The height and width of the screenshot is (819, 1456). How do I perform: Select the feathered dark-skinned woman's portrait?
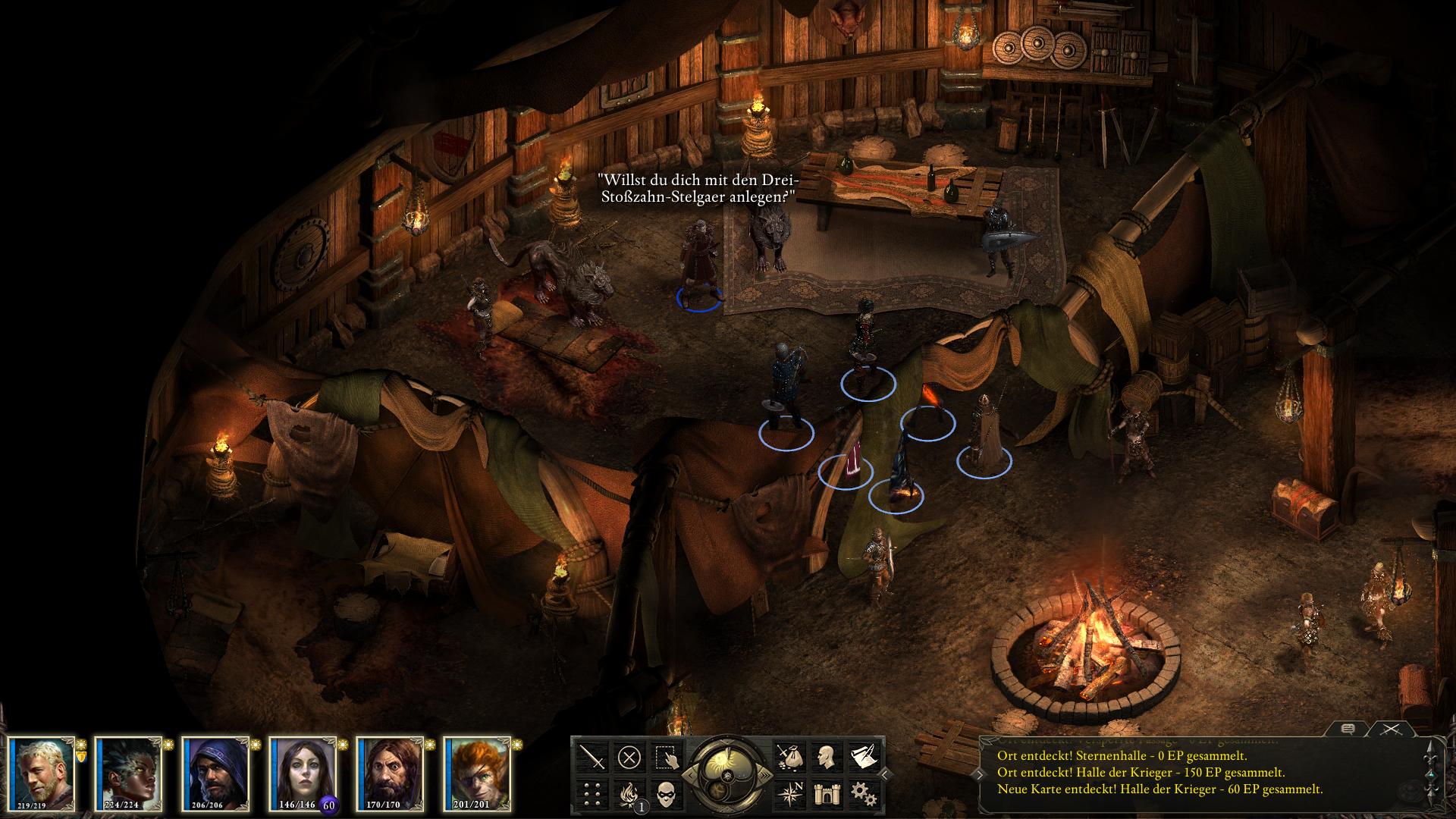click(x=129, y=772)
